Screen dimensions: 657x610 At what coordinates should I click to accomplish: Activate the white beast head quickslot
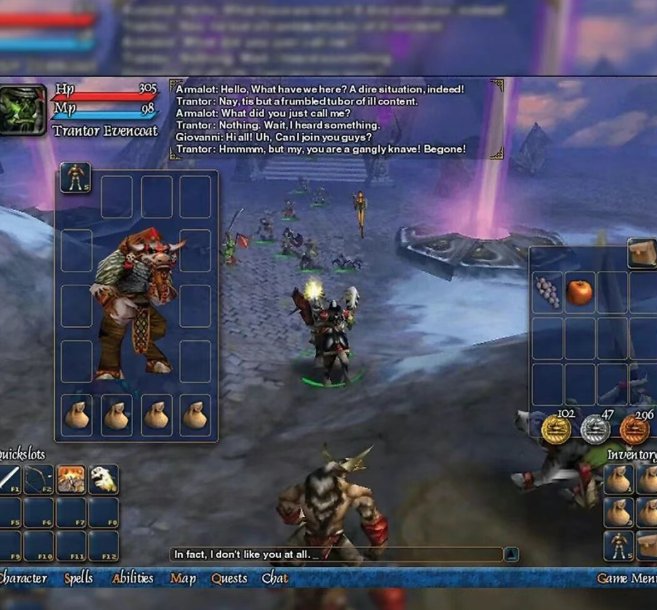point(103,480)
